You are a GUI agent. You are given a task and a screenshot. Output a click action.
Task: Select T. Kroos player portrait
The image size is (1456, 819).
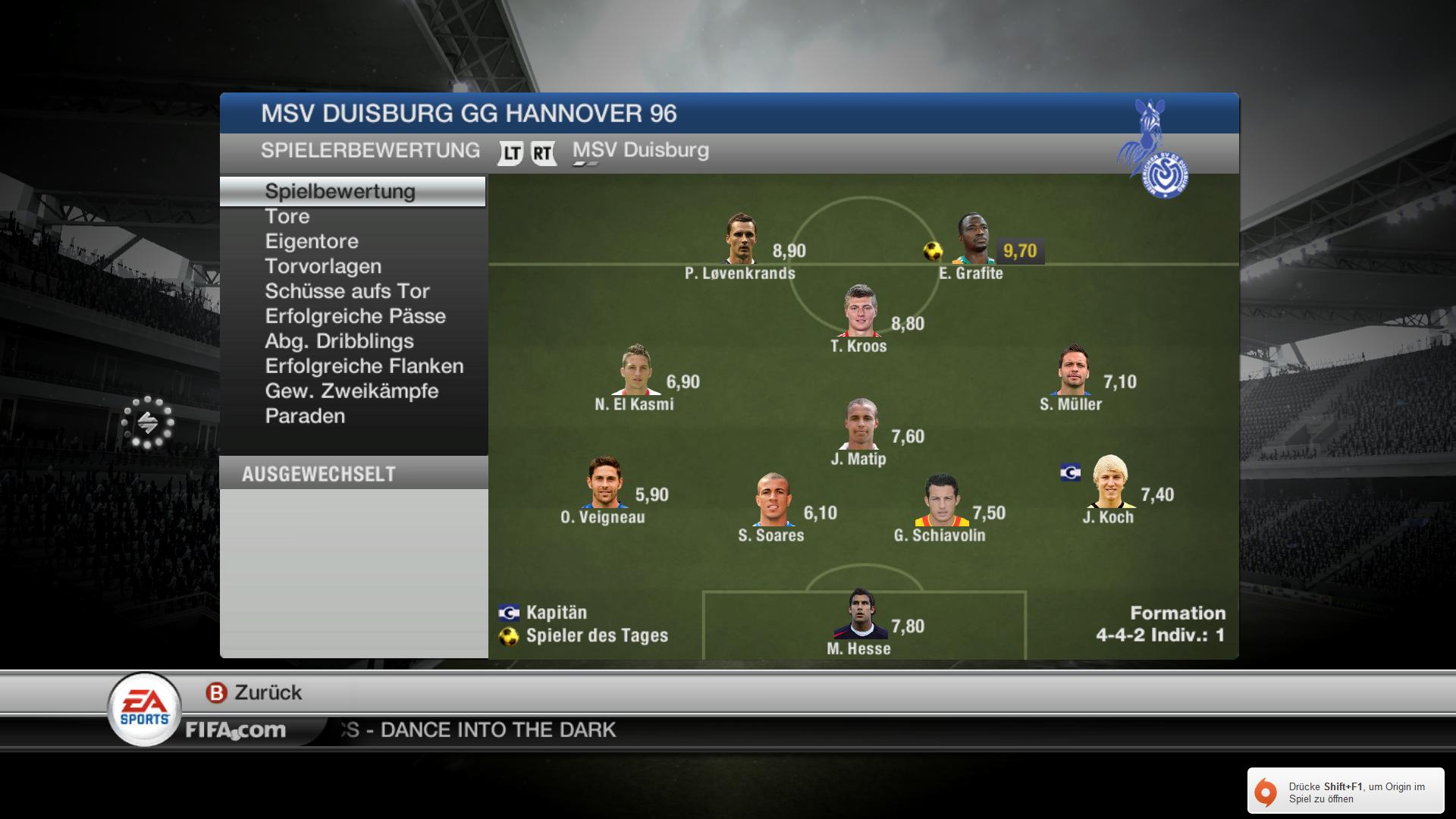pyautogui.click(x=861, y=311)
